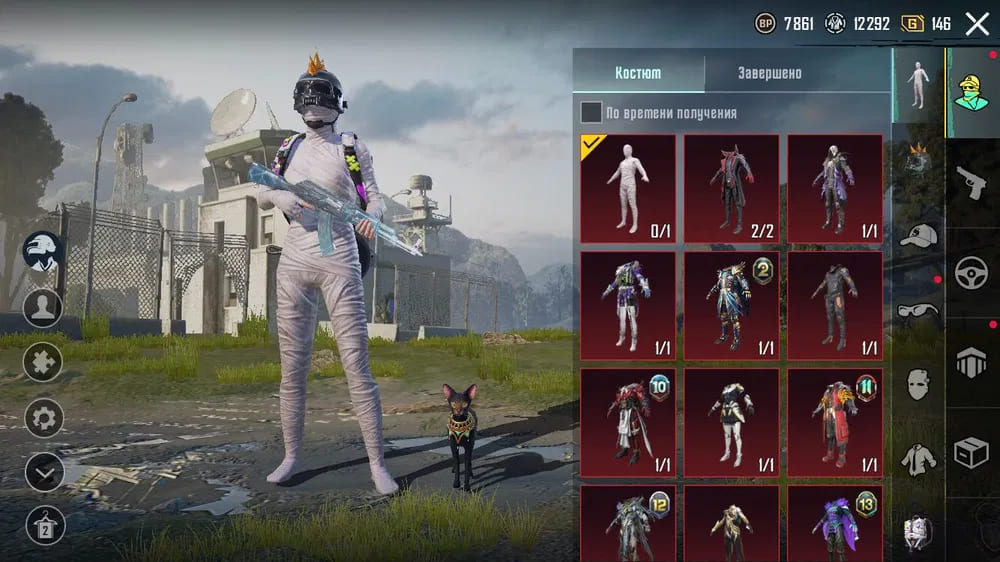Show the sunglasses eyewear category

click(918, 310)
